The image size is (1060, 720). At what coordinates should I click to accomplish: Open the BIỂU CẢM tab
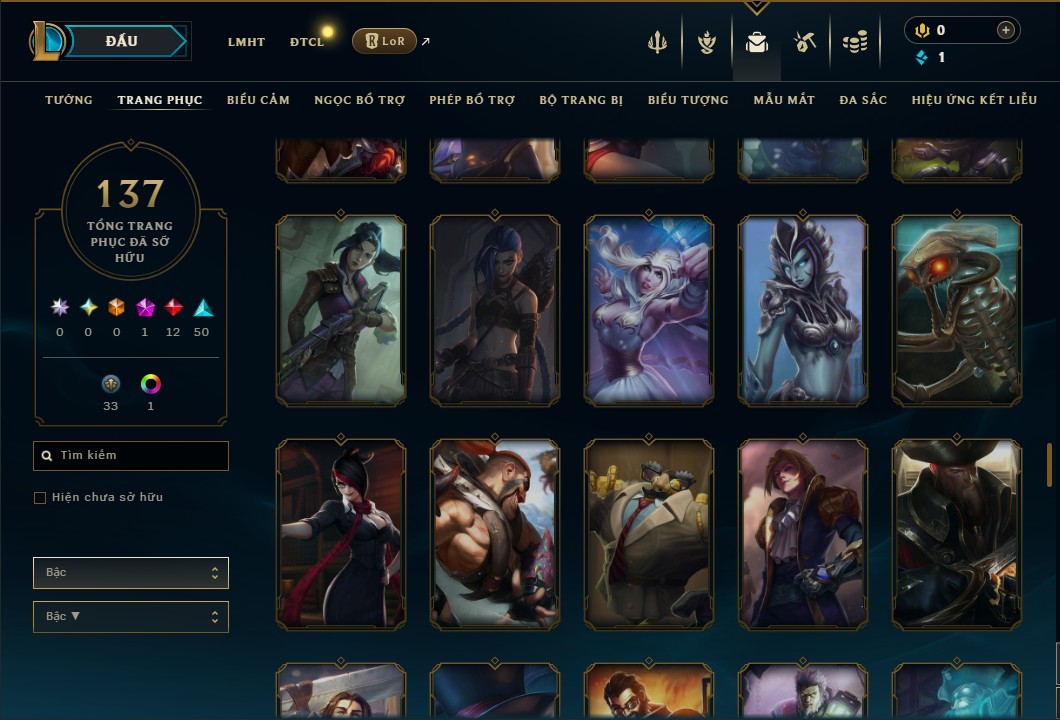pyautogui.click(x=258, y=100)
